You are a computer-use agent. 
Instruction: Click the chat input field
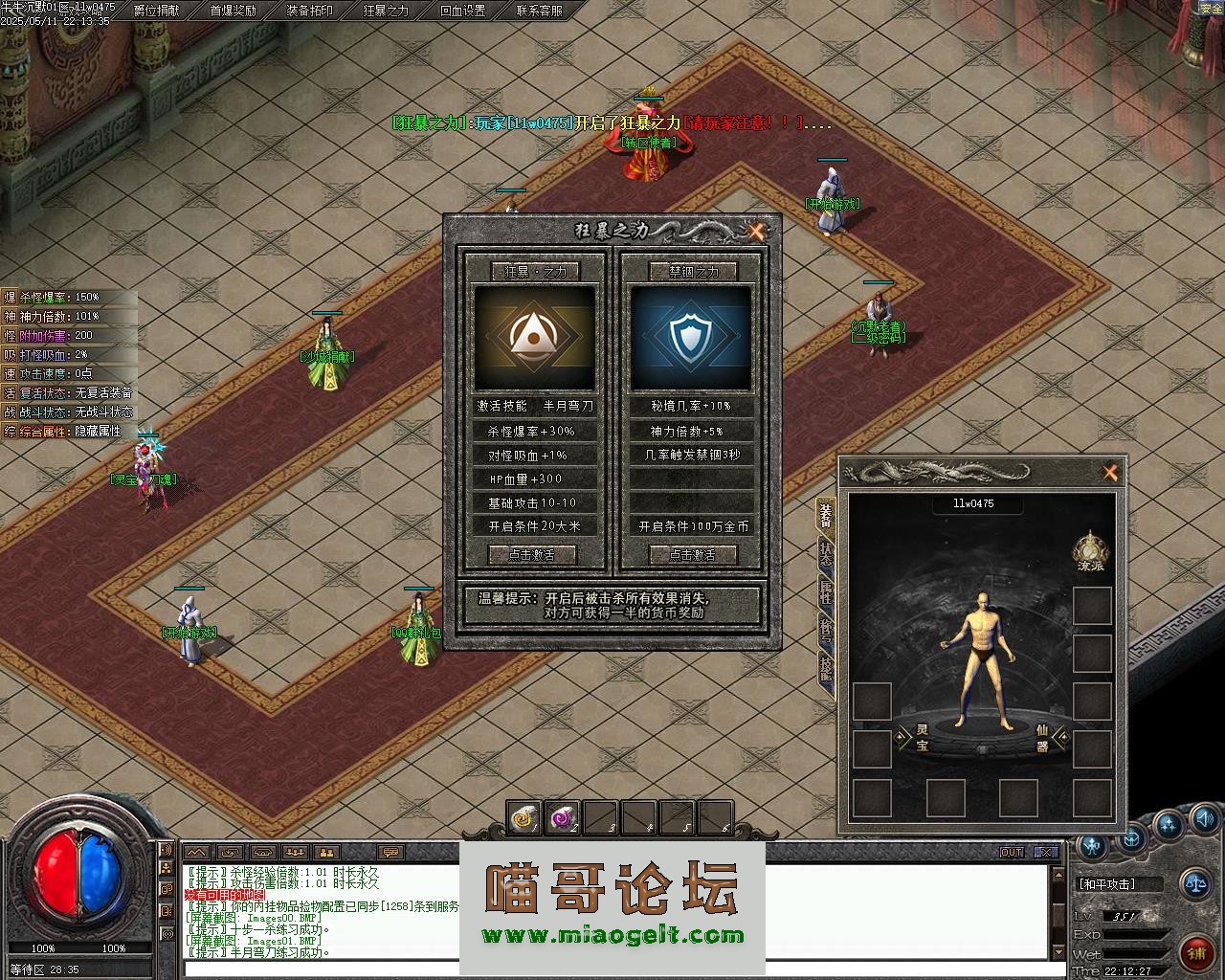point(612,969)
